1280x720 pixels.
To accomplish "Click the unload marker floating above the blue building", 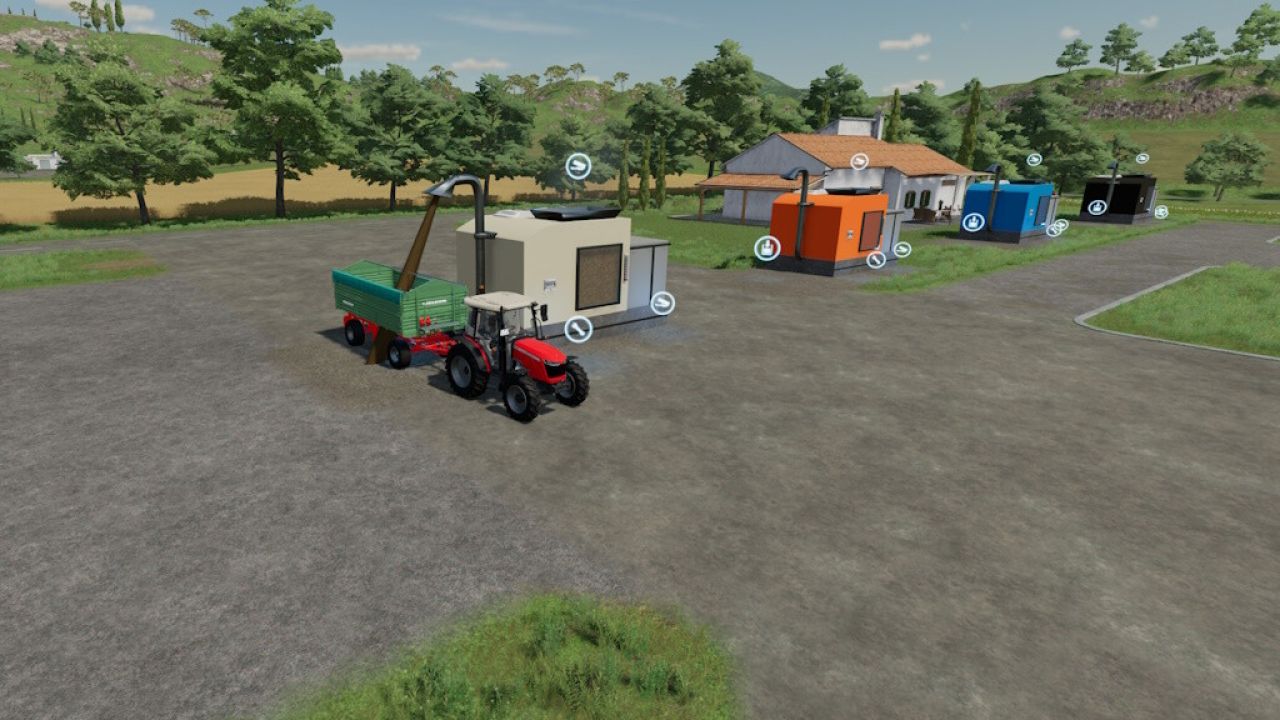I will click(x=1035, y=158).
